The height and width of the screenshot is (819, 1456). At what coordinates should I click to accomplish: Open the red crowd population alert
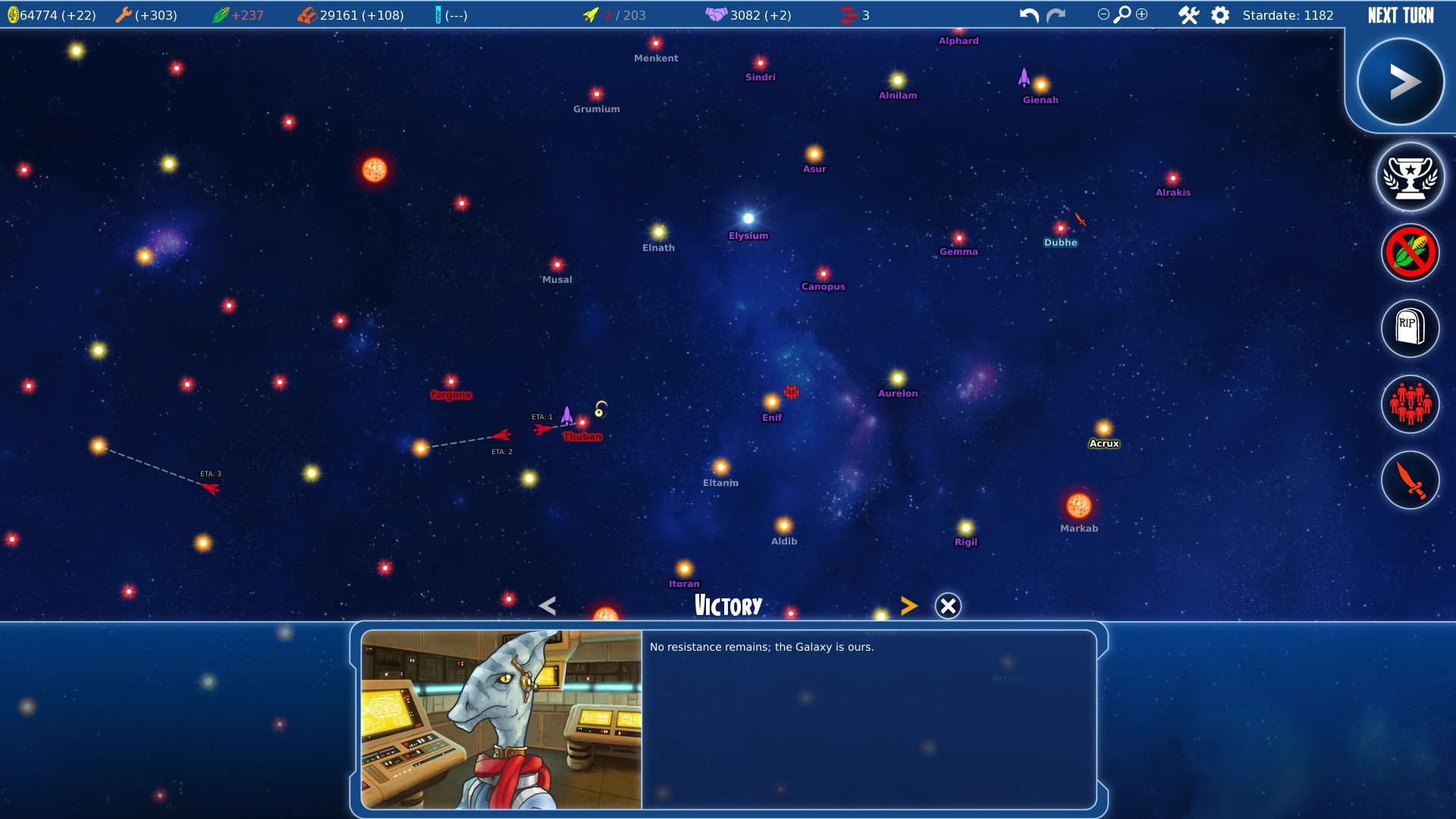pyautogui.click(x=1410, y=404)
